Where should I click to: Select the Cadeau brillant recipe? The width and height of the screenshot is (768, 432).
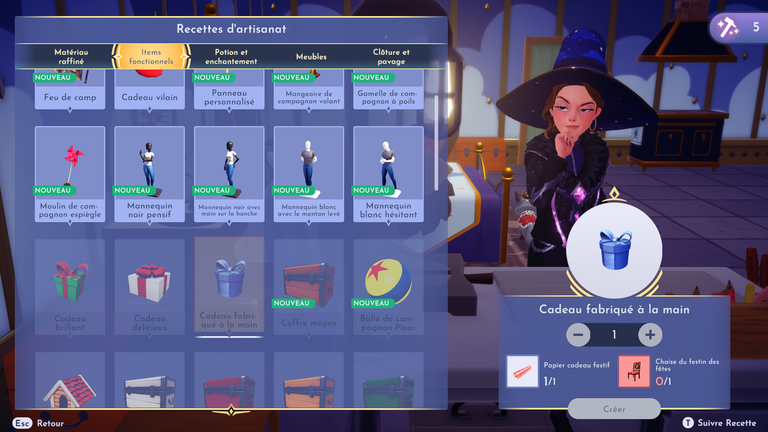(x=70, y=286)
